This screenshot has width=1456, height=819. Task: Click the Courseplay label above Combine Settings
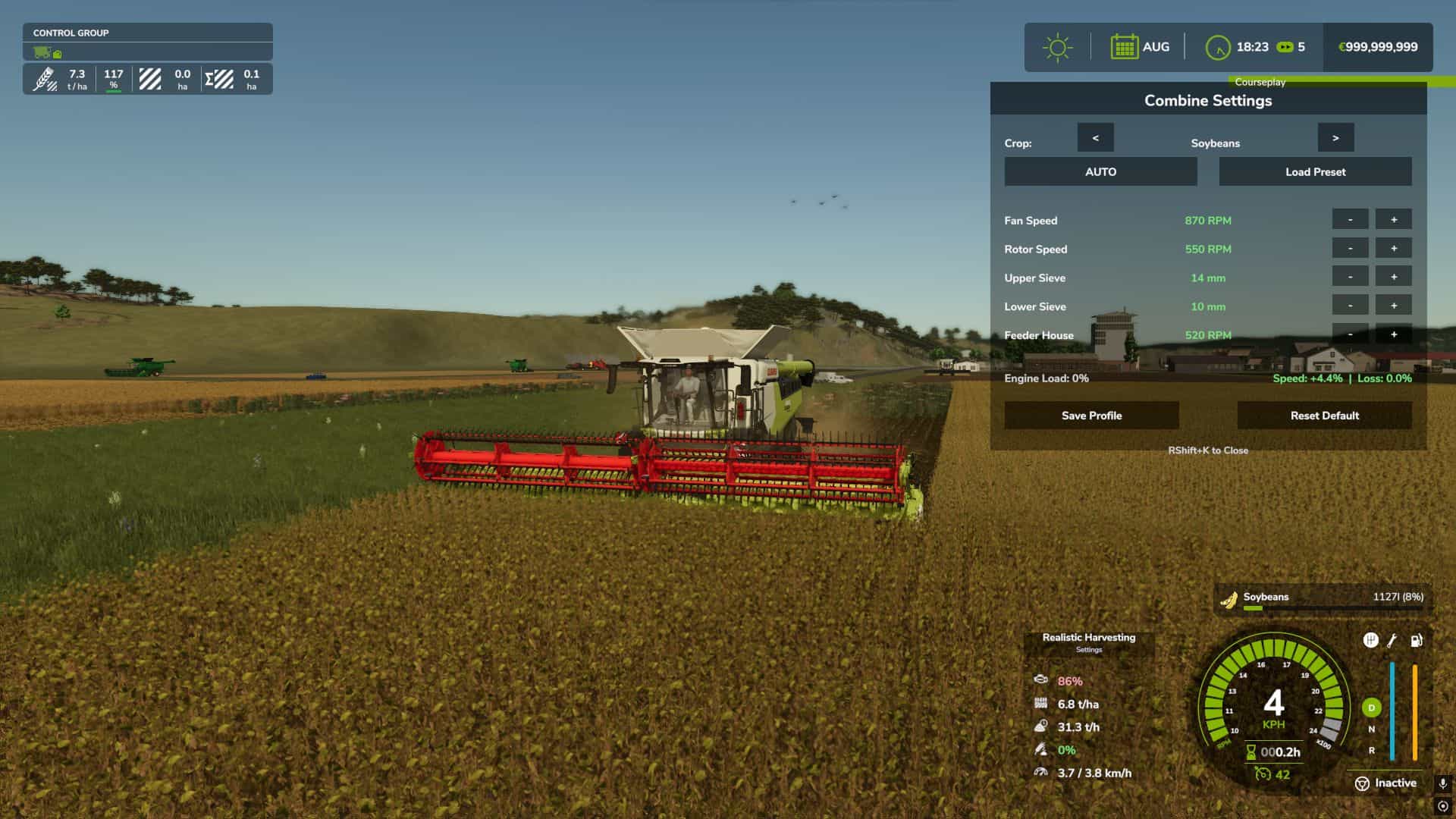(x=1260, y=82)
